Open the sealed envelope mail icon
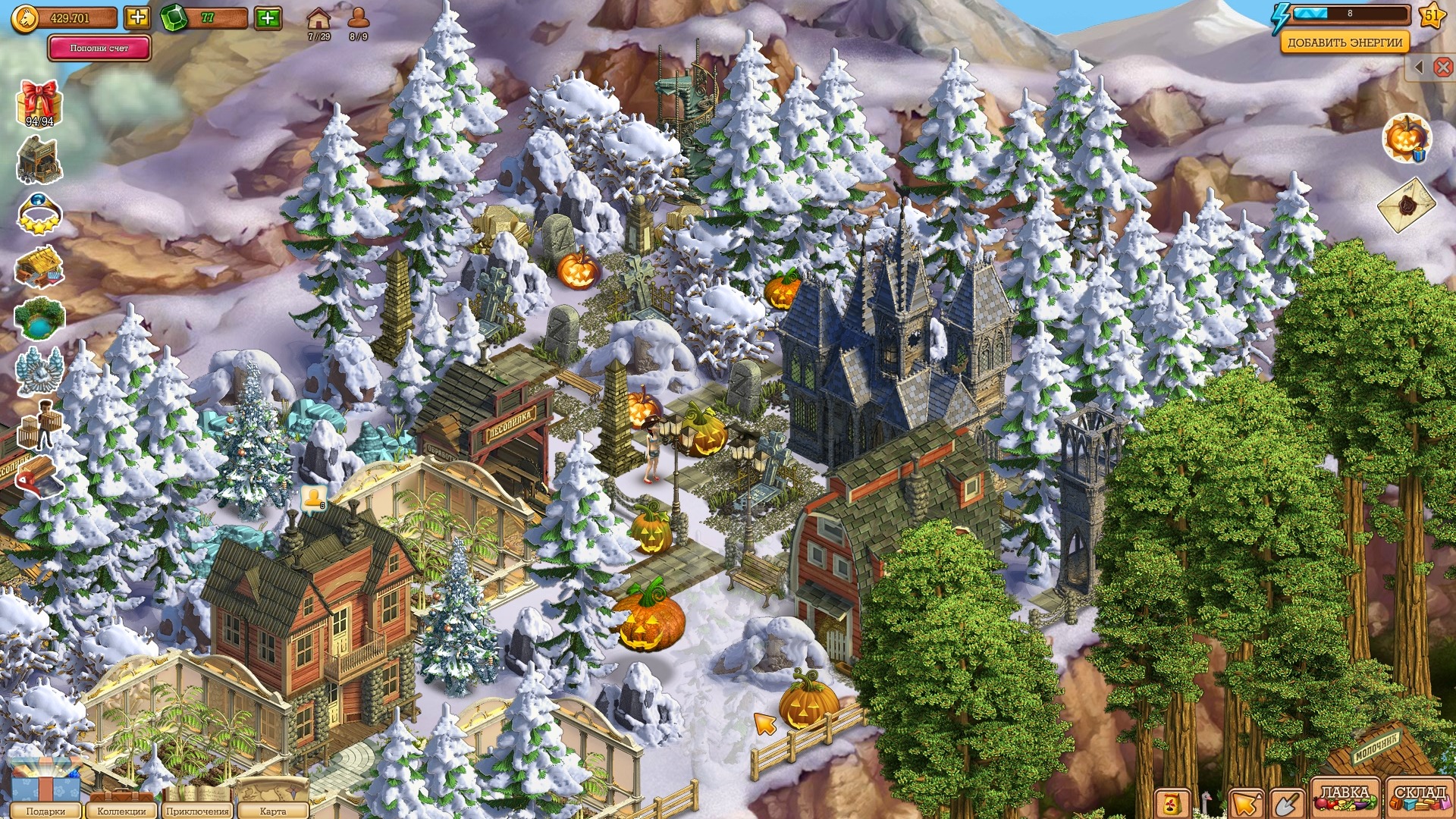This screenshot has height=819, width=1456. pyautogui.click(x=1407, y=205)
